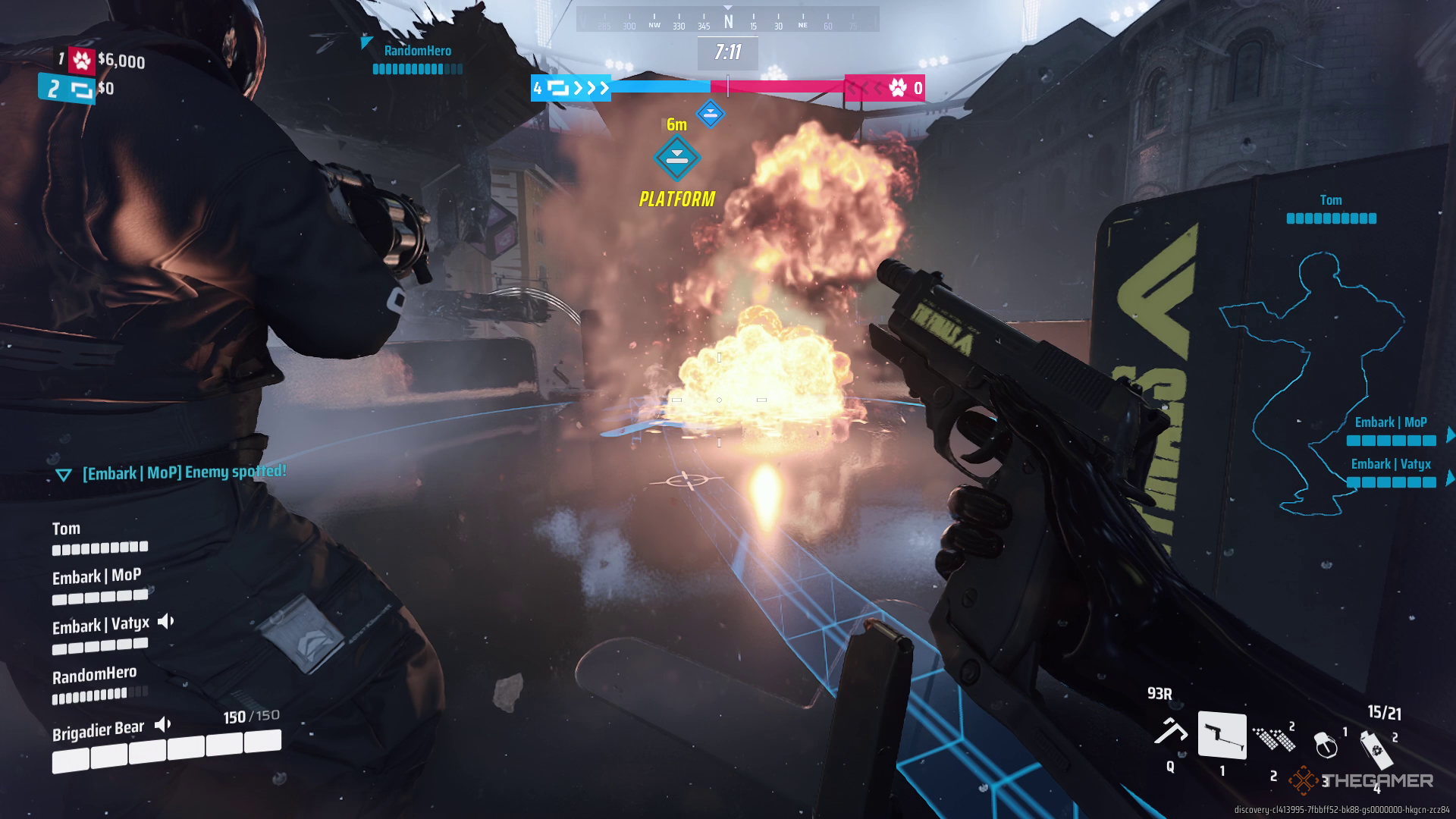Select RandomHero in the squad list

pos(94,675)
